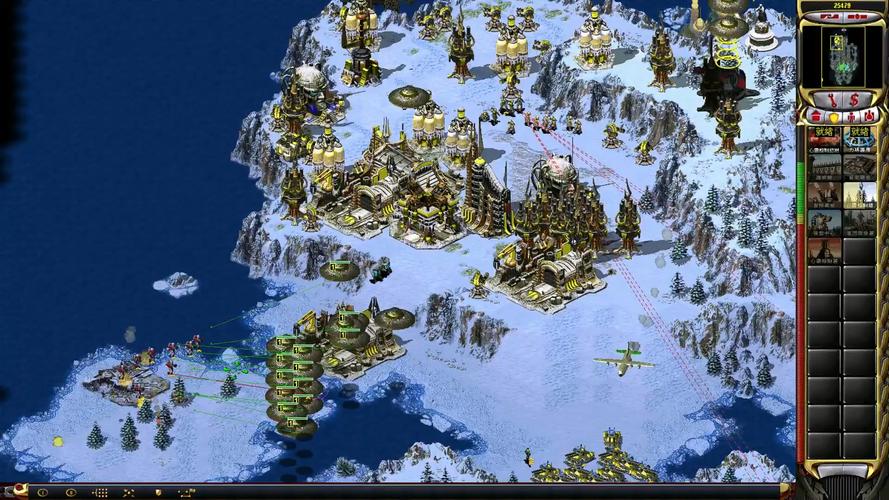This screenshot has height=500, width=889.
Task: Activate the shield guard command button
Action: (x=156, y=492)
